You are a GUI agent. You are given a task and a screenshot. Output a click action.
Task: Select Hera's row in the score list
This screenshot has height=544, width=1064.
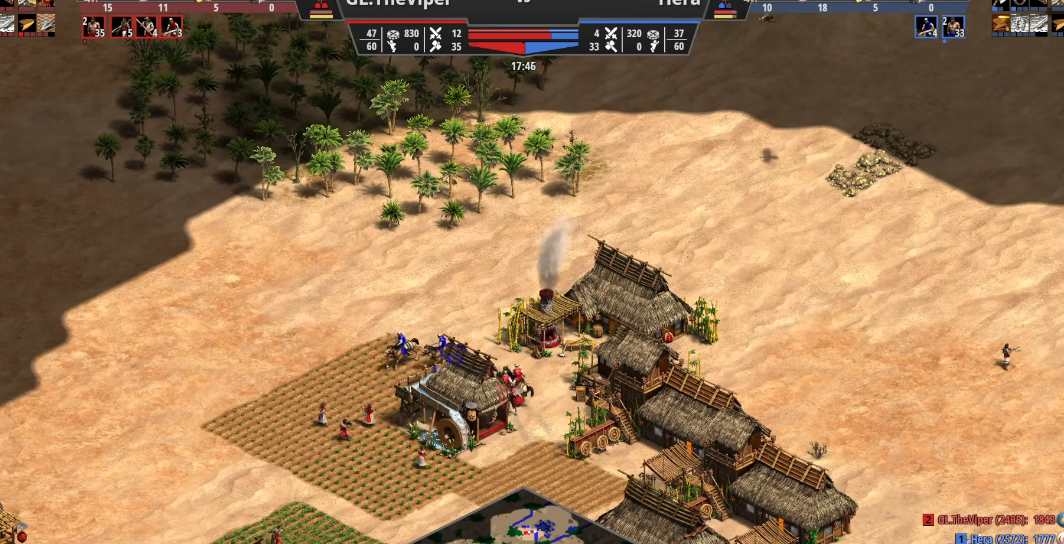pyautogui.click(x=1005, y=538)
